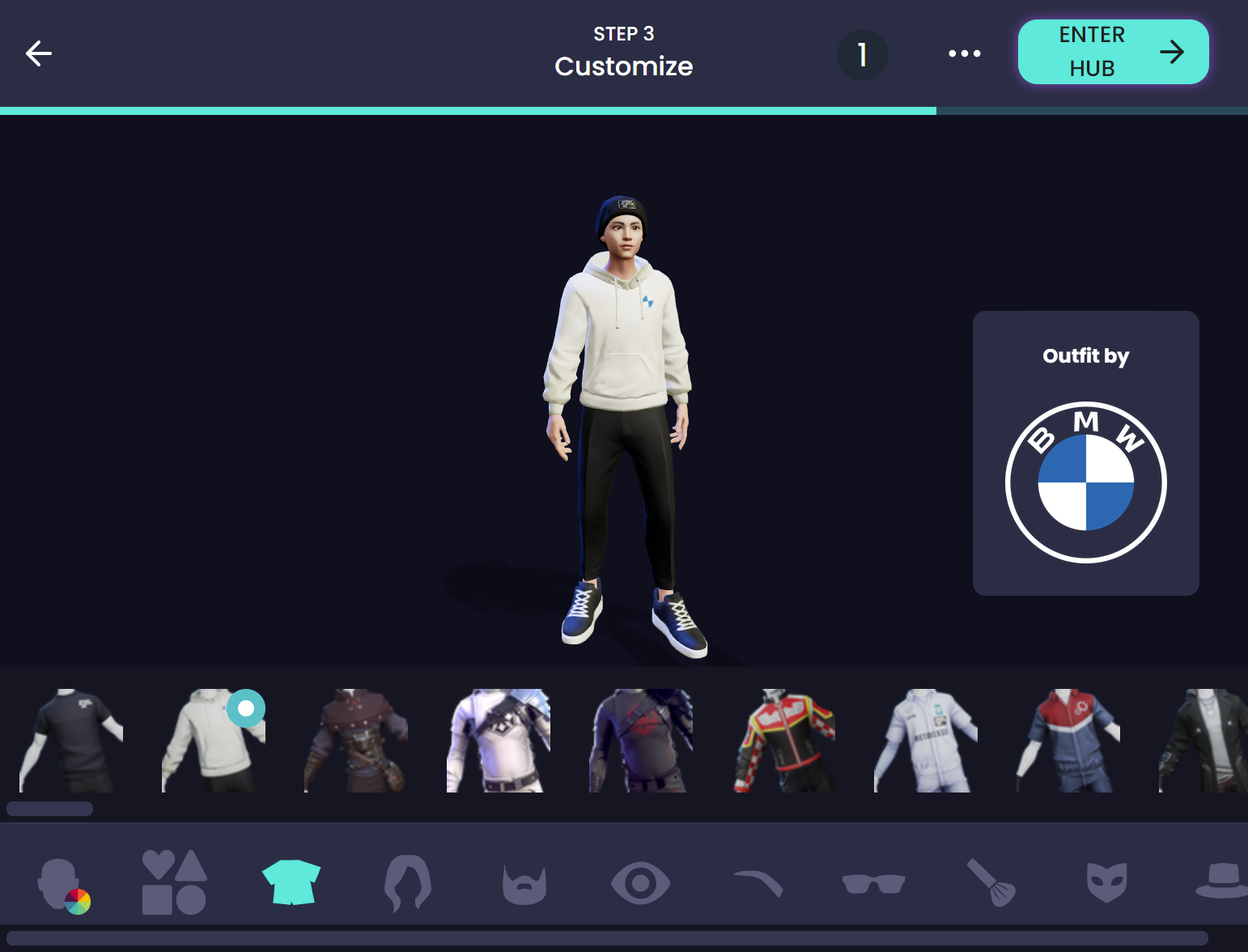Open the three-dots options menu
The width and height of the screenshot is (1248, 952).
(964, 53)
